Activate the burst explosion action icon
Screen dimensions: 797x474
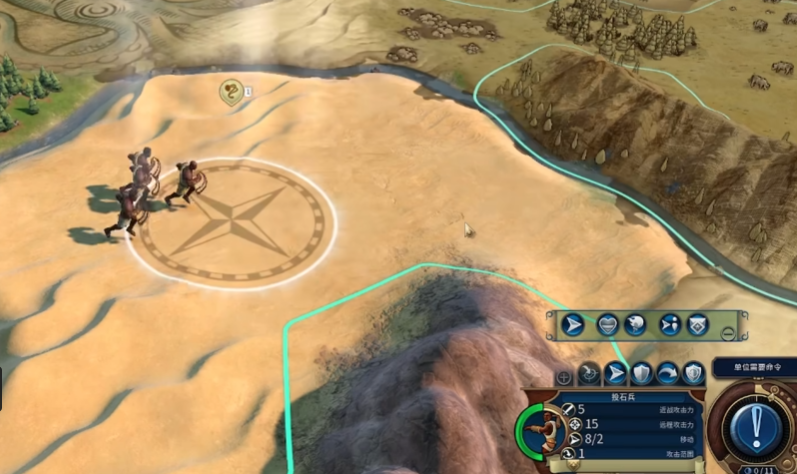[634, 325]
